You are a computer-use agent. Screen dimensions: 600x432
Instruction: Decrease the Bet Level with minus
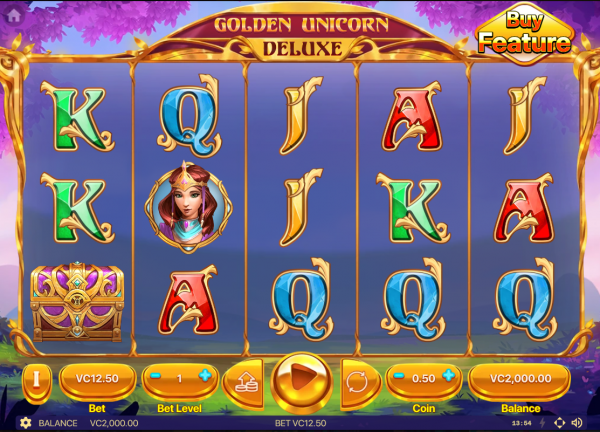156,378
